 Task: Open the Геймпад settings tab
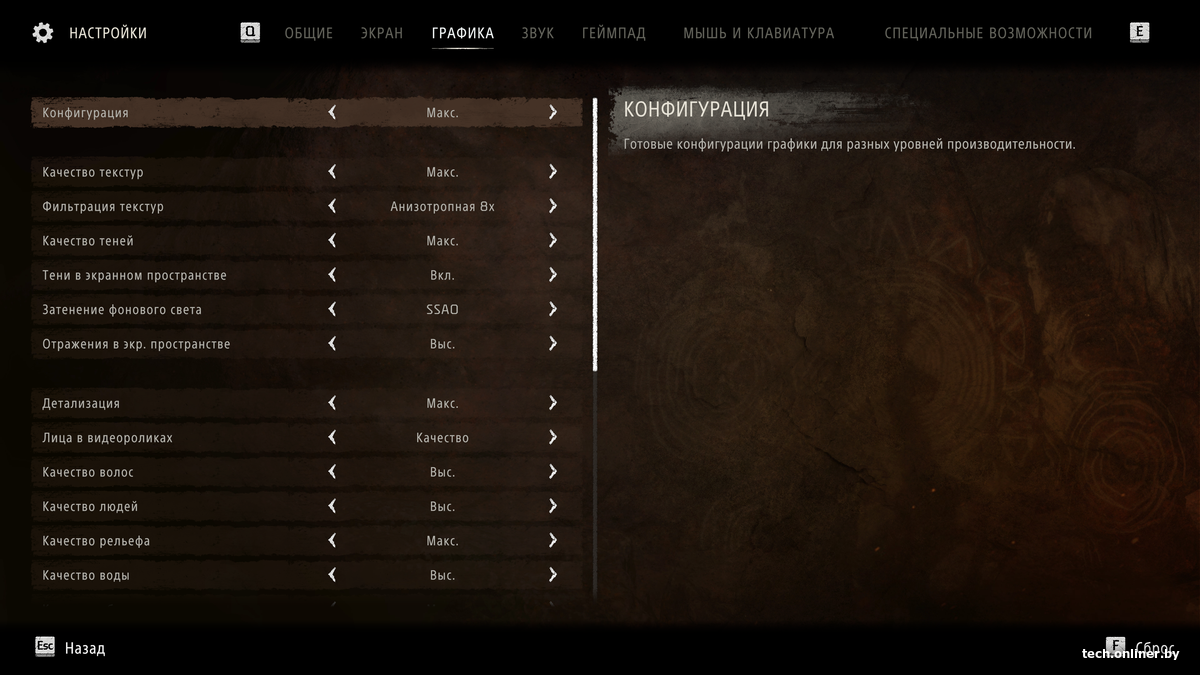[x=614, y=33]
